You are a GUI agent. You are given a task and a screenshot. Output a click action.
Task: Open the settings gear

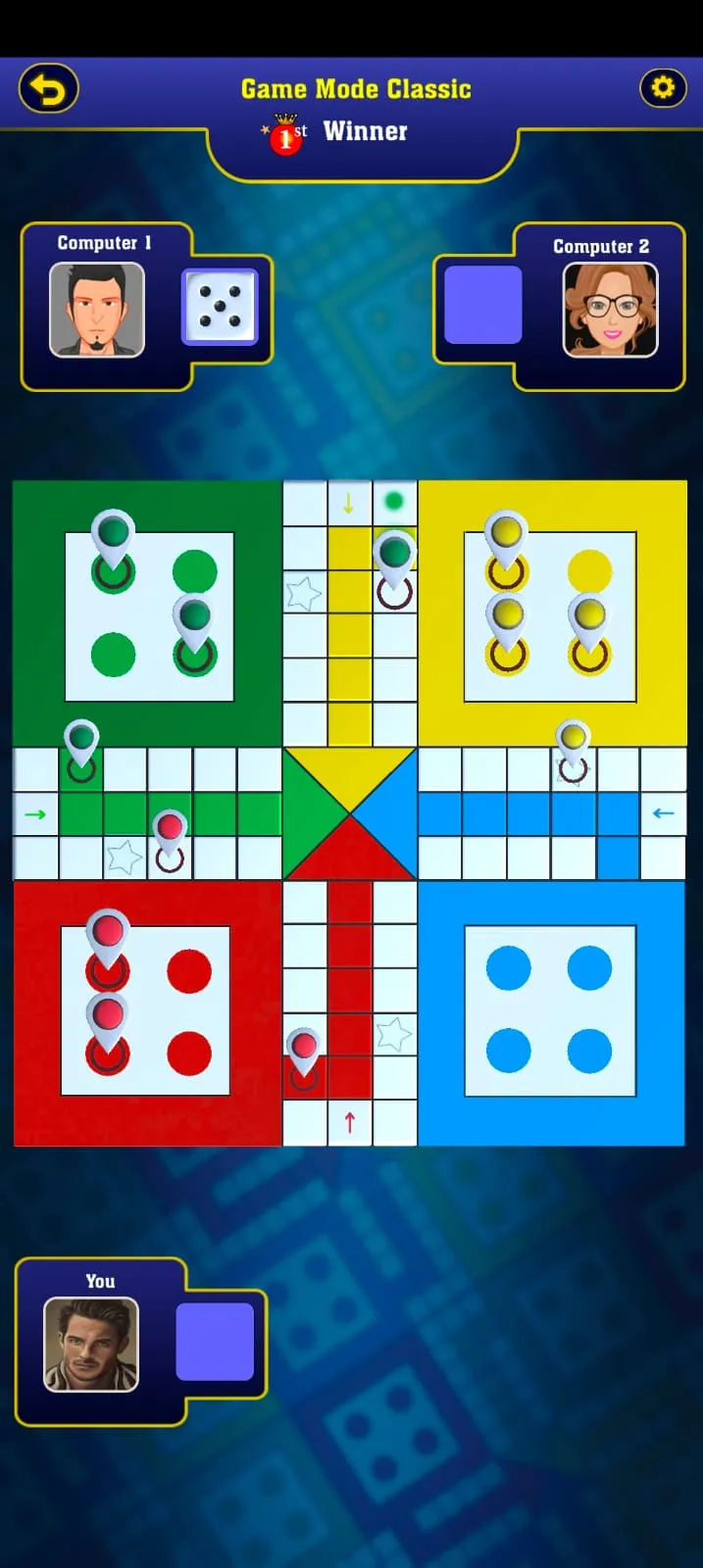pyautogui.click(x=663, y=88)
